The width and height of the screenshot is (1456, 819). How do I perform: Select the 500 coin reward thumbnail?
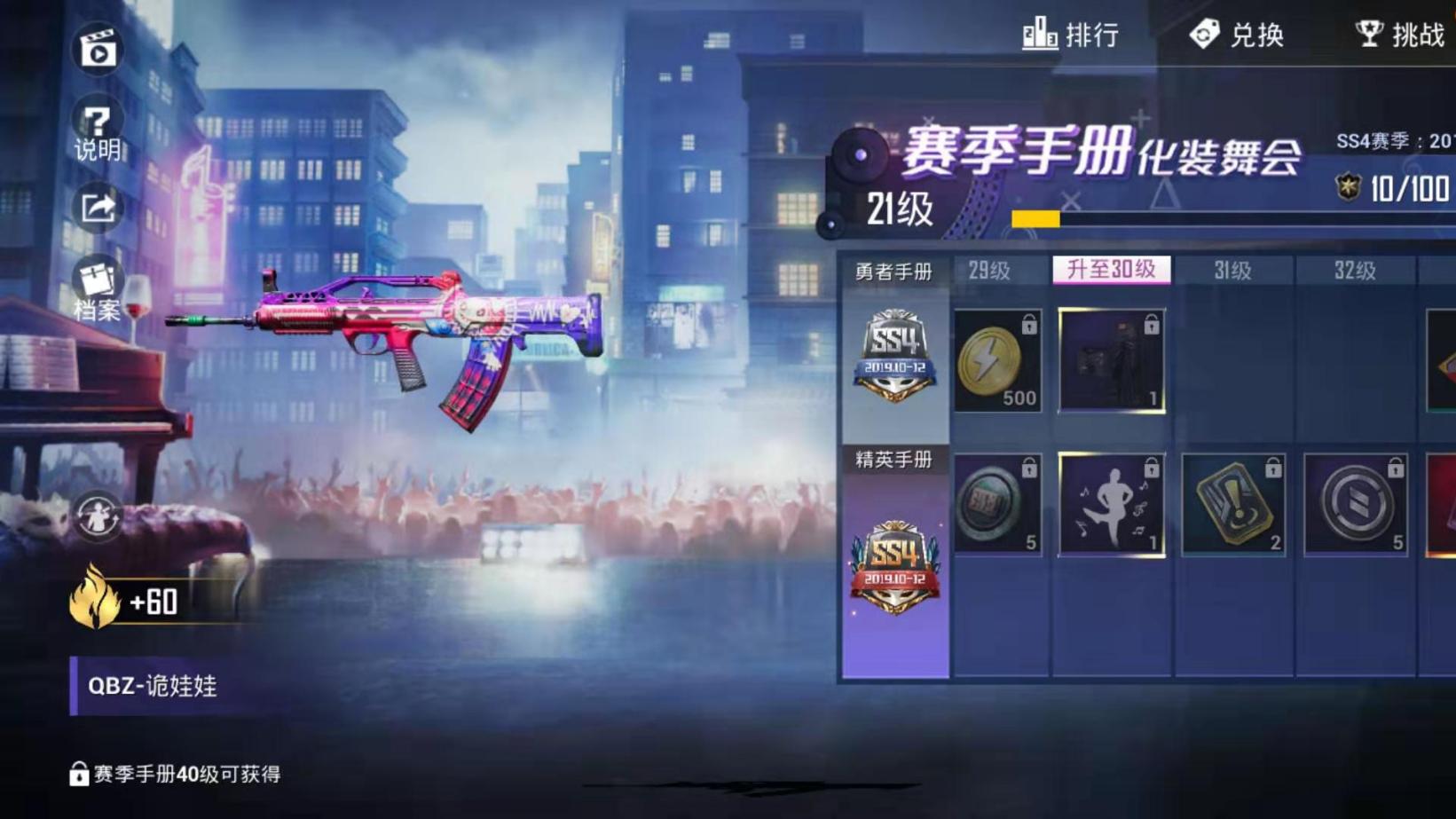(x=997, y=358)
